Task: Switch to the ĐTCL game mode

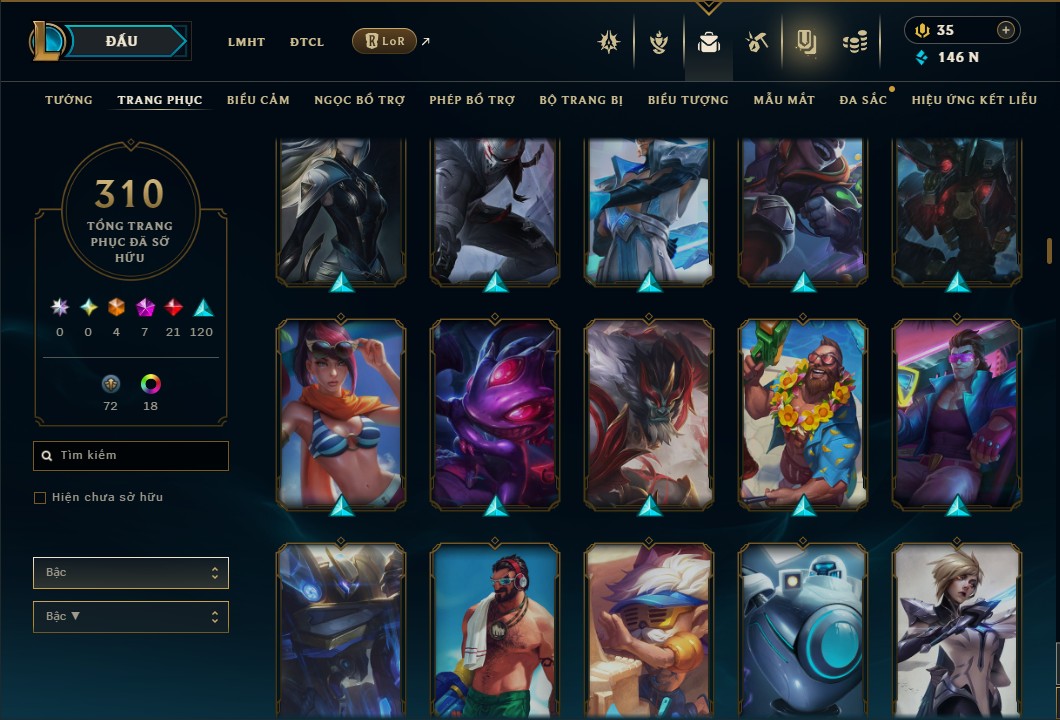Action: [x=307, y=42]
